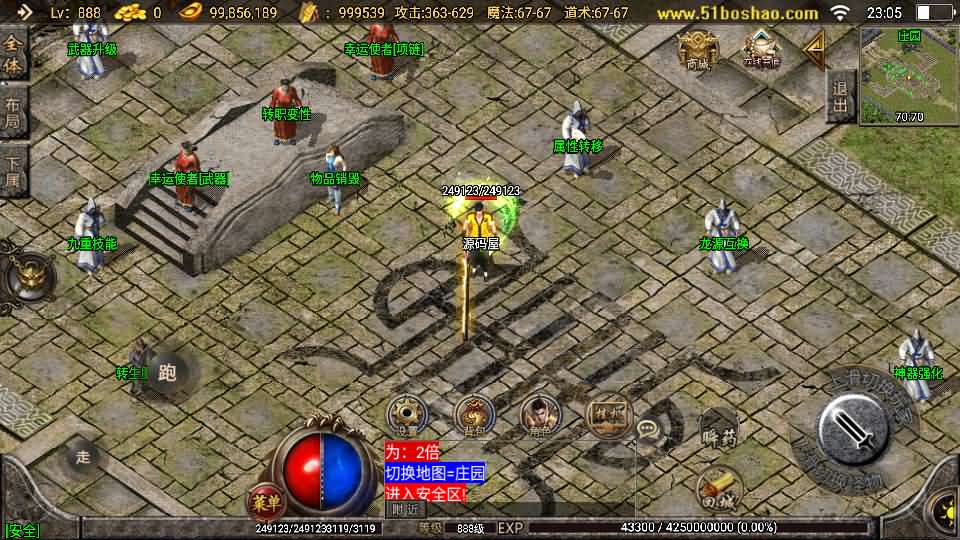Viewport: 960px width, 540px height.
Task: Open the 设置 settings gear icon
Action: pos(408,415)
